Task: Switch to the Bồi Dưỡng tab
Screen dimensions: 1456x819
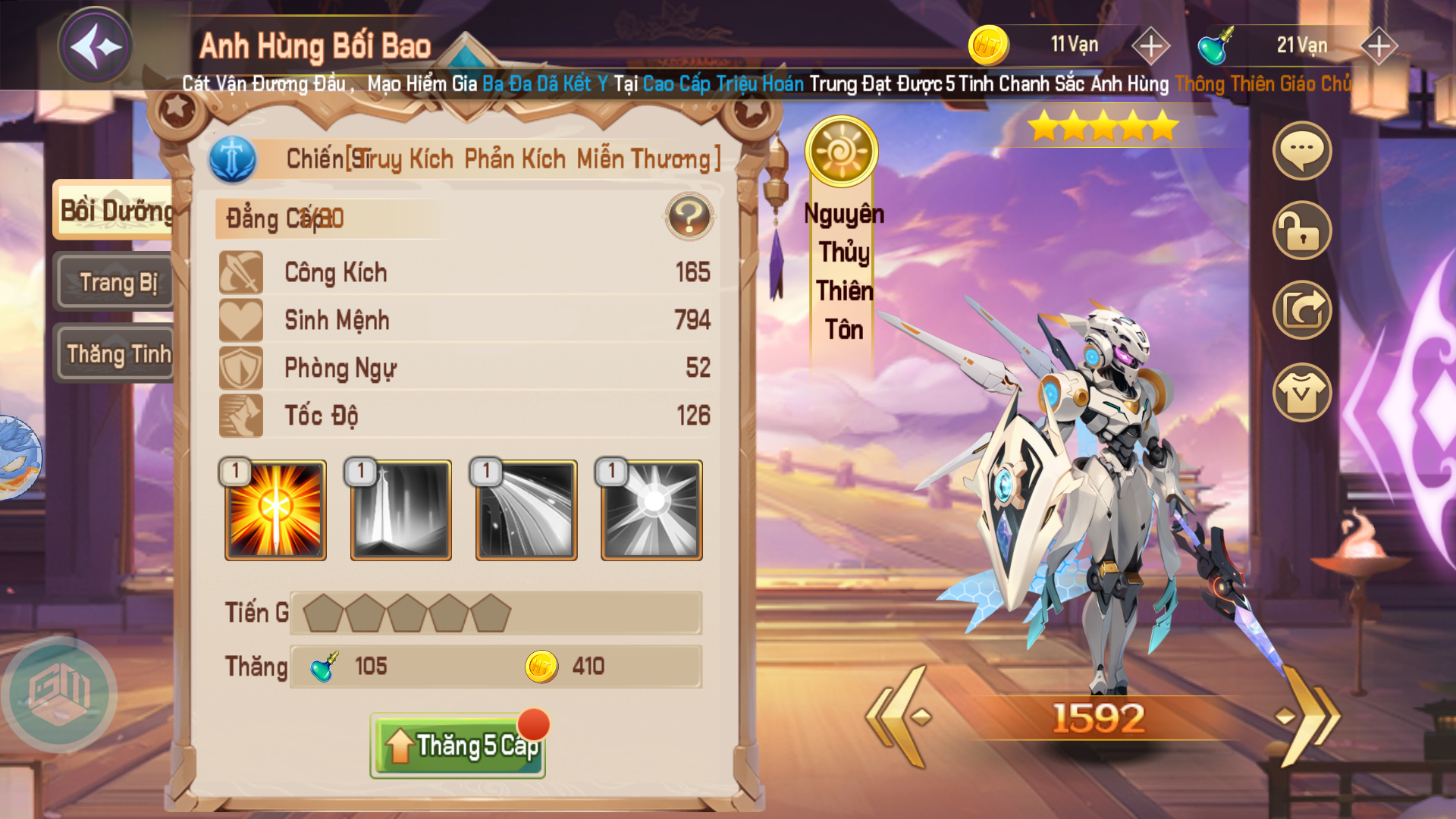Action: point(115,210)
